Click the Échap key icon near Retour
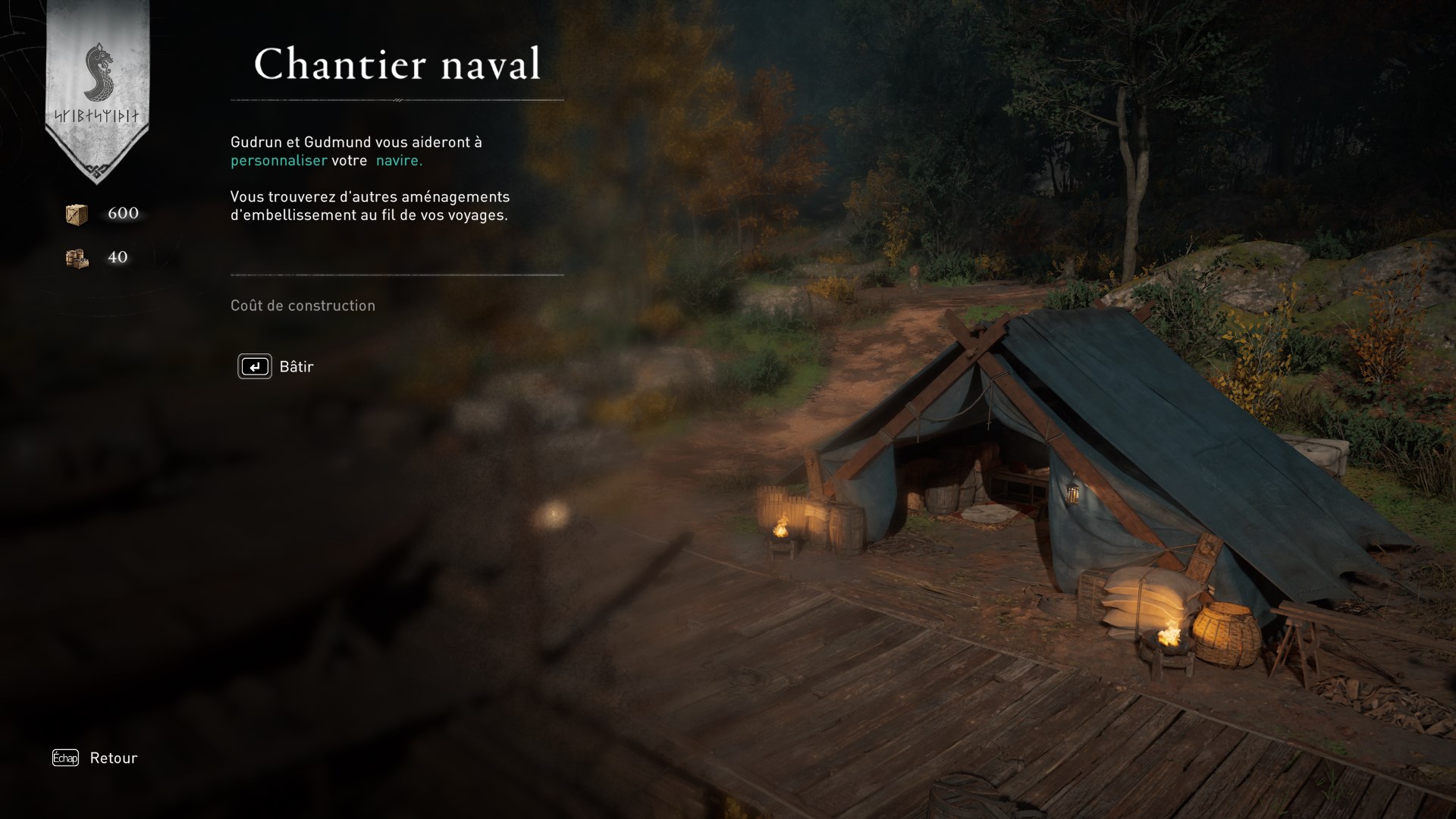The image size is (1456, 819). point(64,758)
